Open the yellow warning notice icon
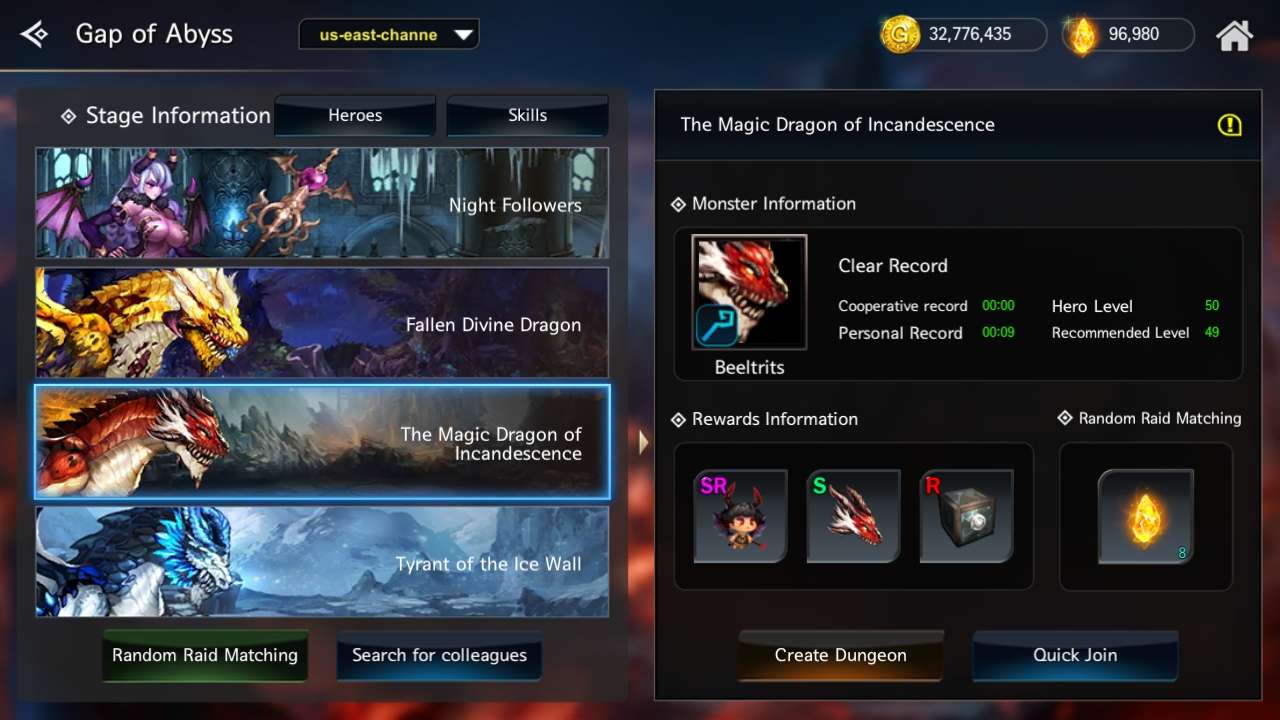 [x=1231, y=124]
